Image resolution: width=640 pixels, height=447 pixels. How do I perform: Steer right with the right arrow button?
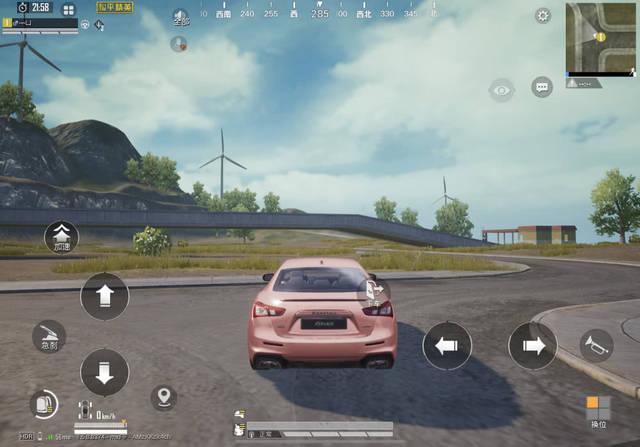tap(532, 347)
